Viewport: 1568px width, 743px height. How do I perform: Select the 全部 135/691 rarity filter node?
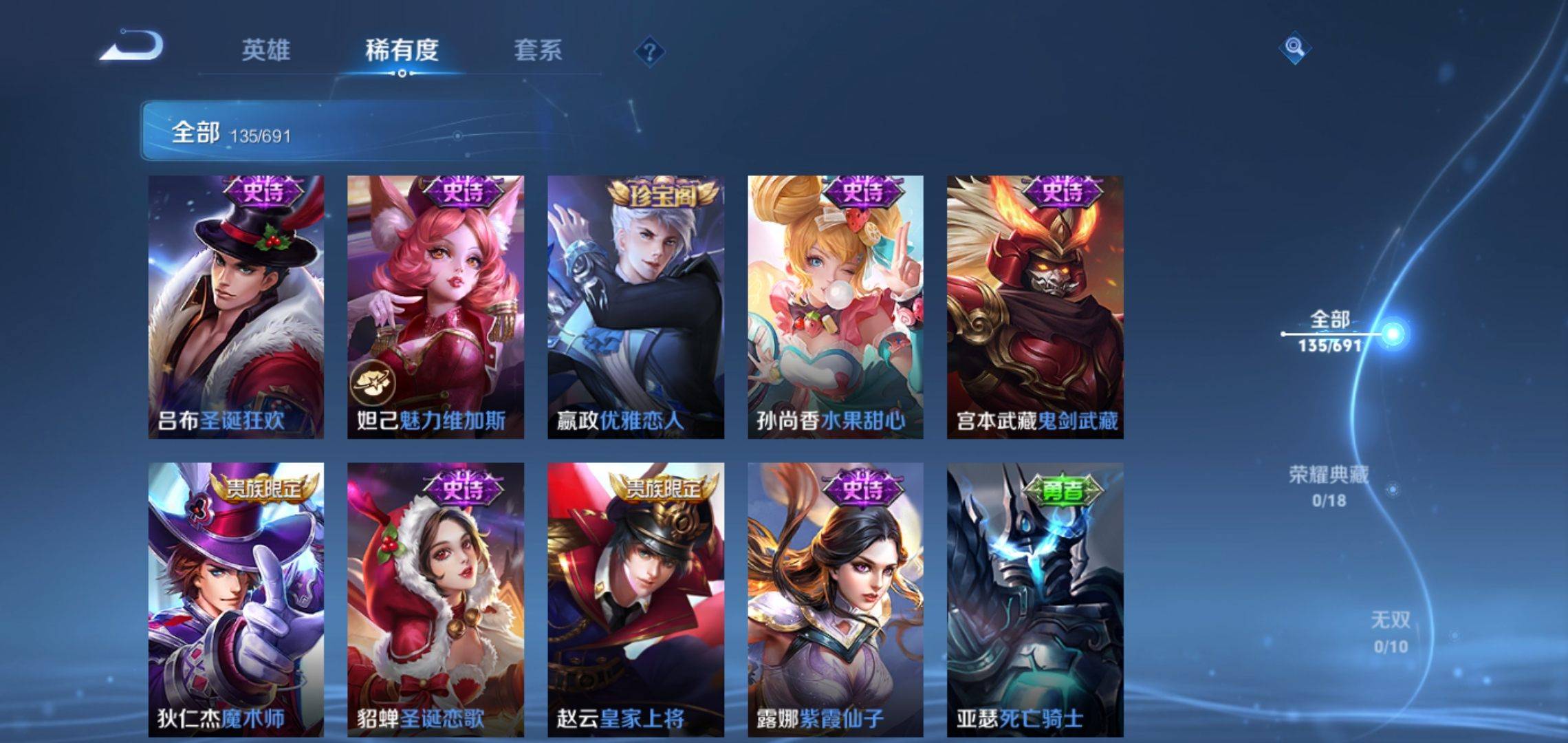pos(1330,332)
